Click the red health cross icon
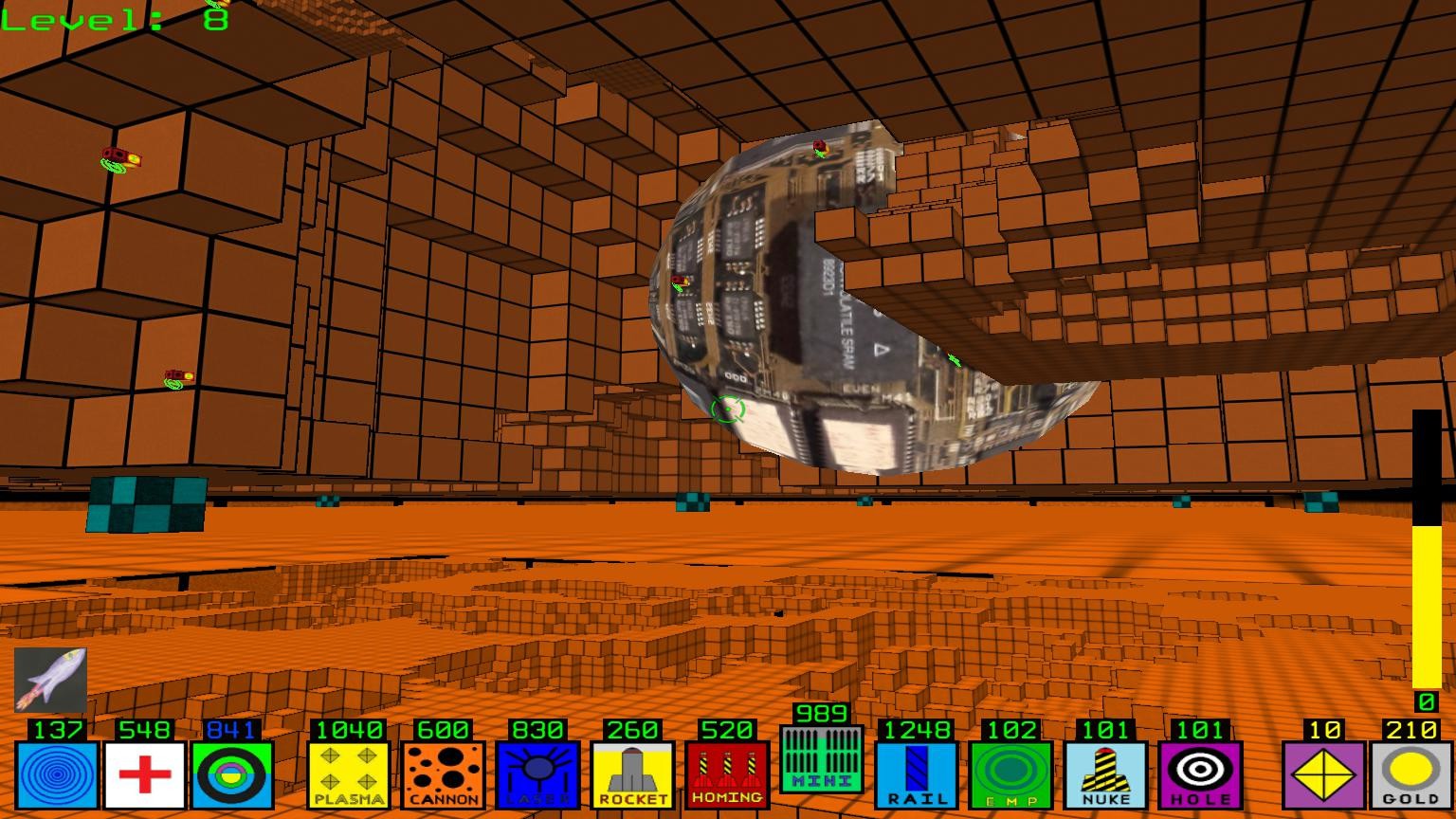 (145, 774)
